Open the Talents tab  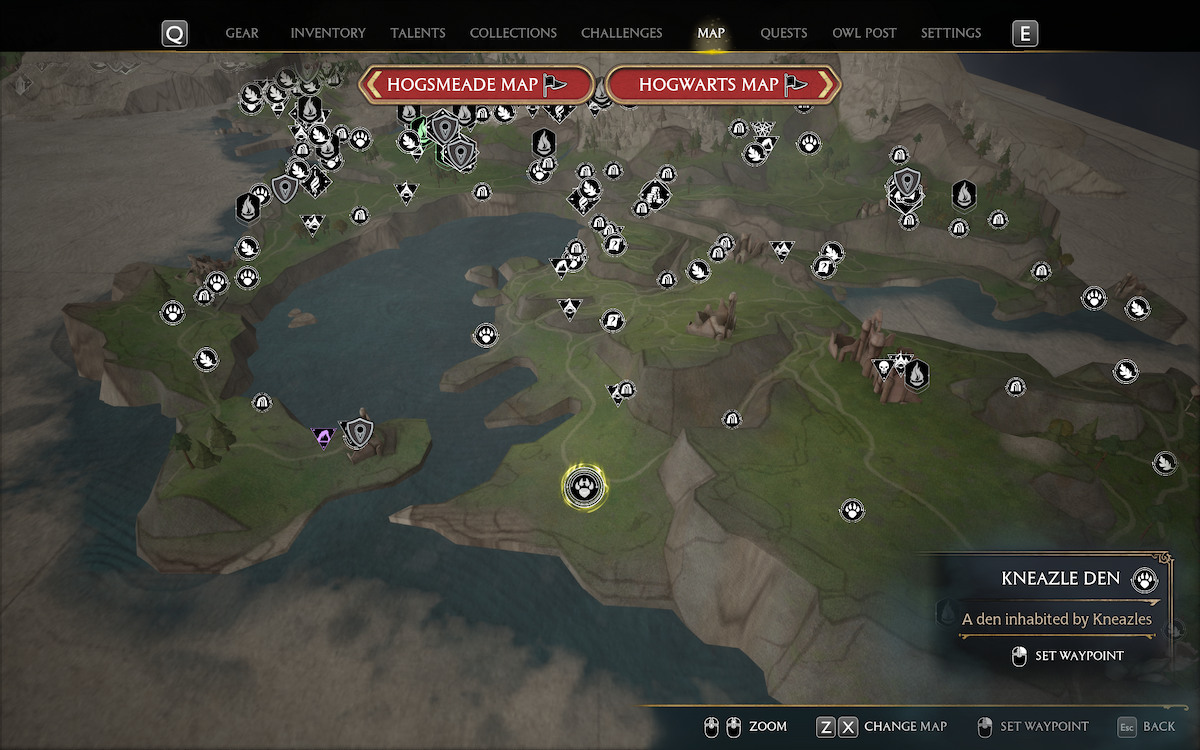point(418,33)
